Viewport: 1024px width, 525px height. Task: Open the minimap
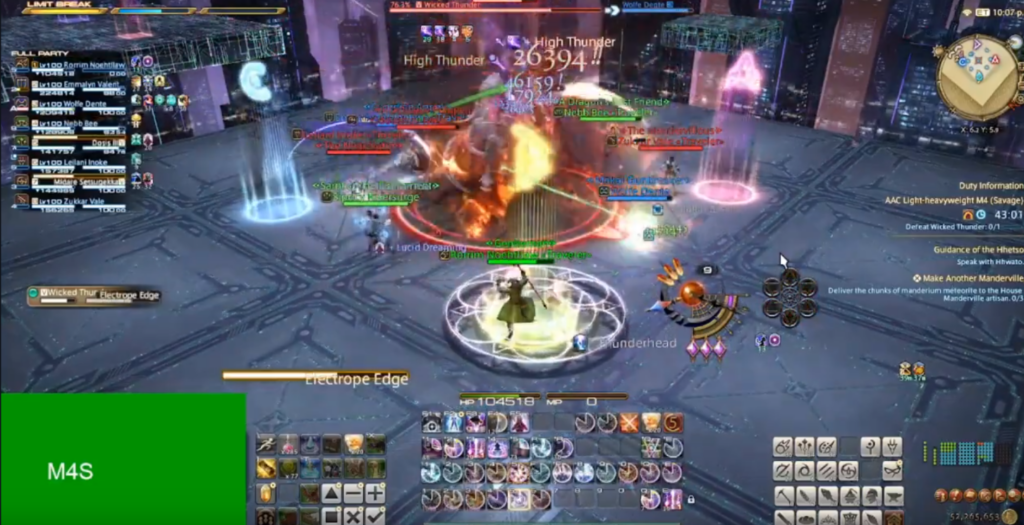[x=978, y=78]
